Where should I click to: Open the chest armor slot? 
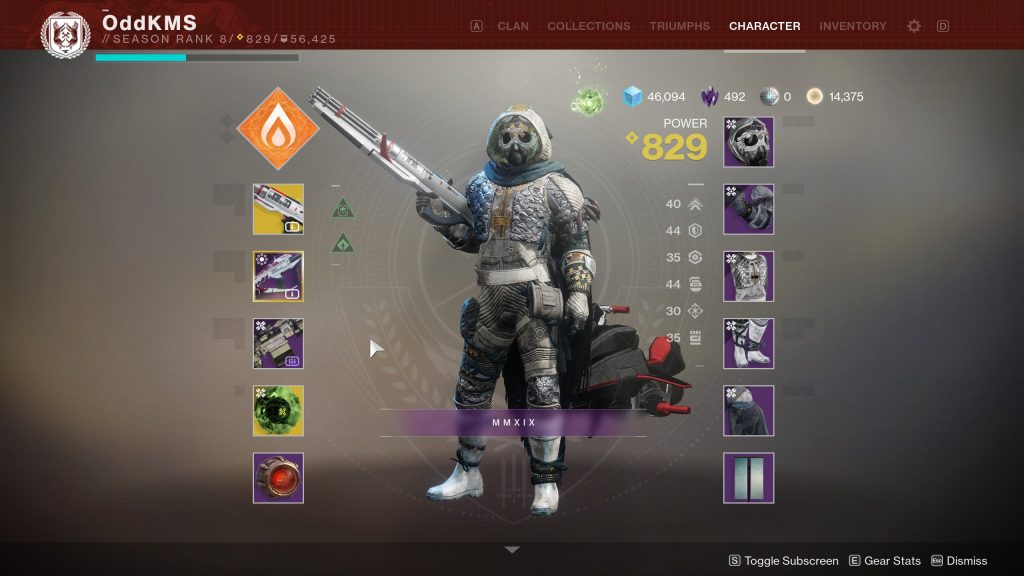[748, 276]
